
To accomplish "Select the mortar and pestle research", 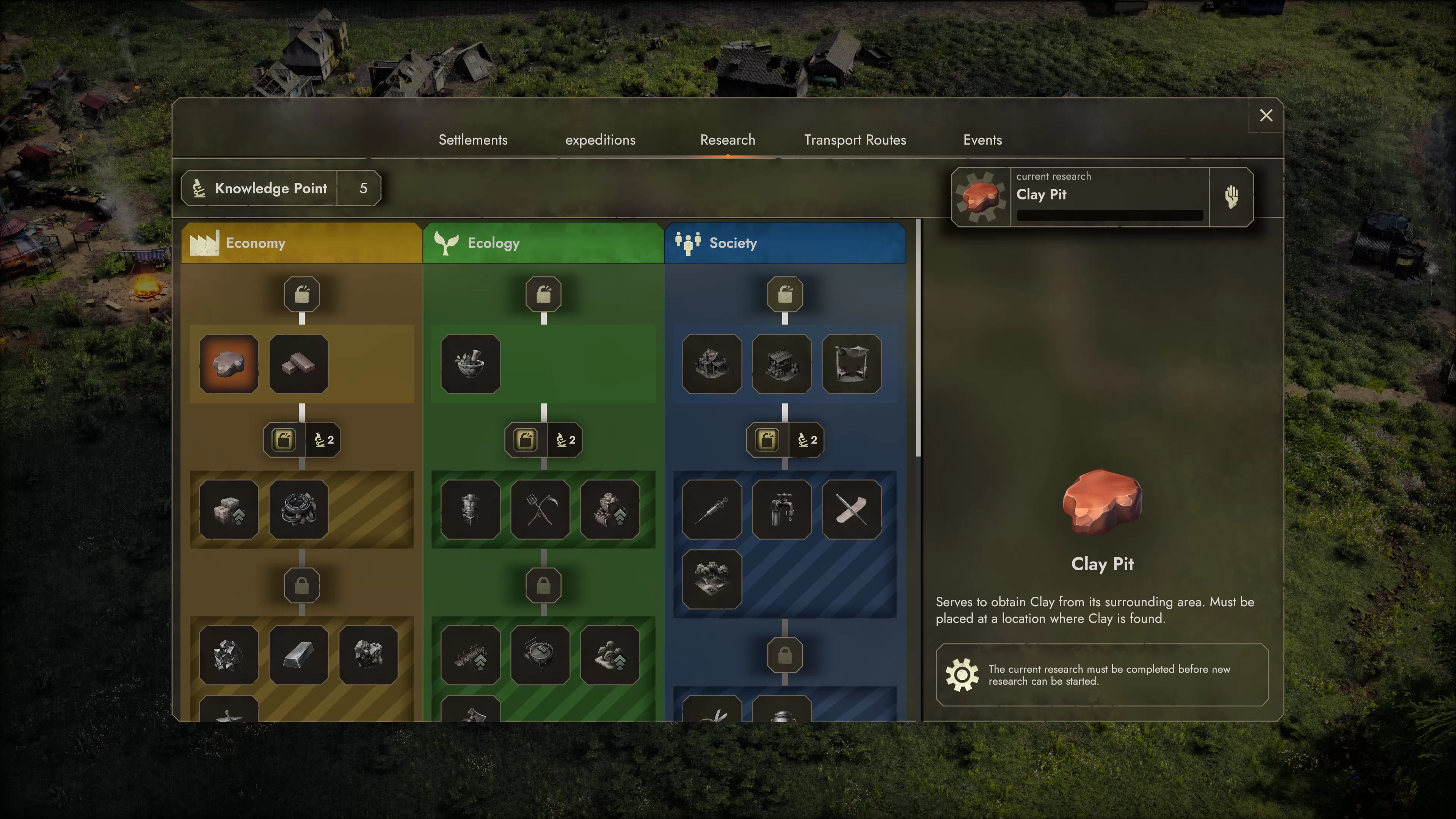I will pyautogui.click(x=470, y=364).
